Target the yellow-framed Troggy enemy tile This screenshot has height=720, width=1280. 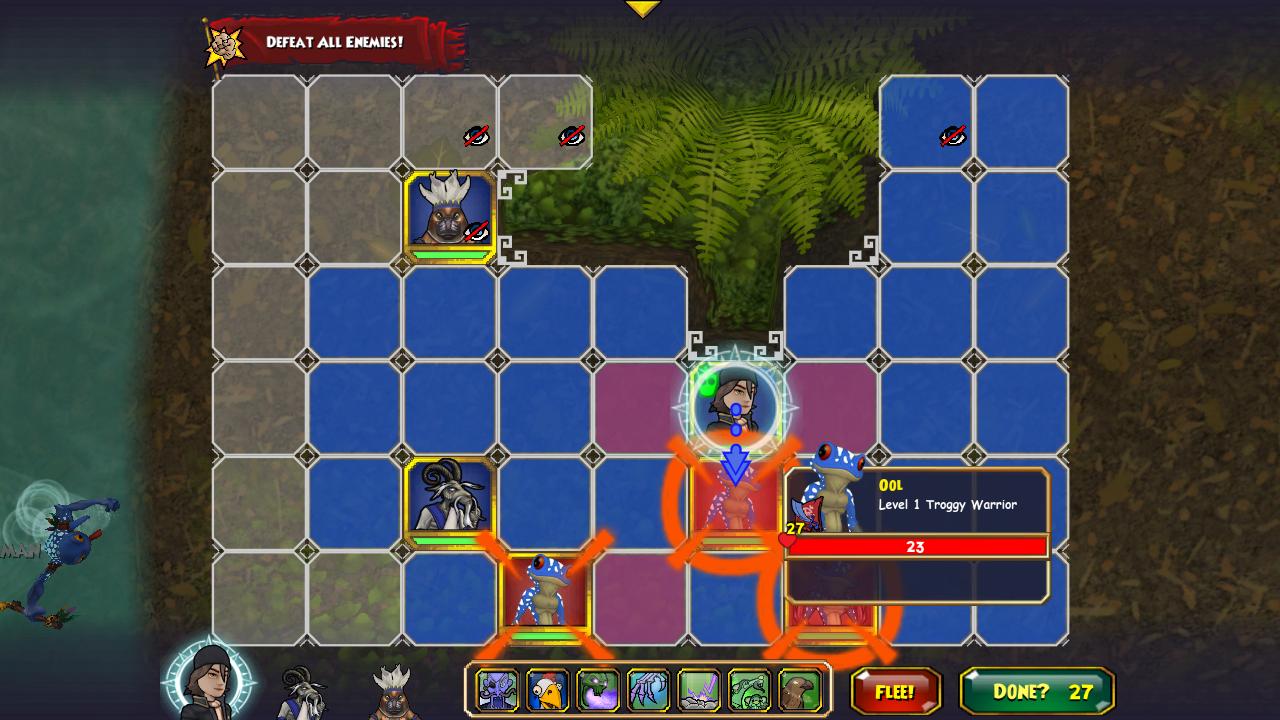[x=544, y=598]
